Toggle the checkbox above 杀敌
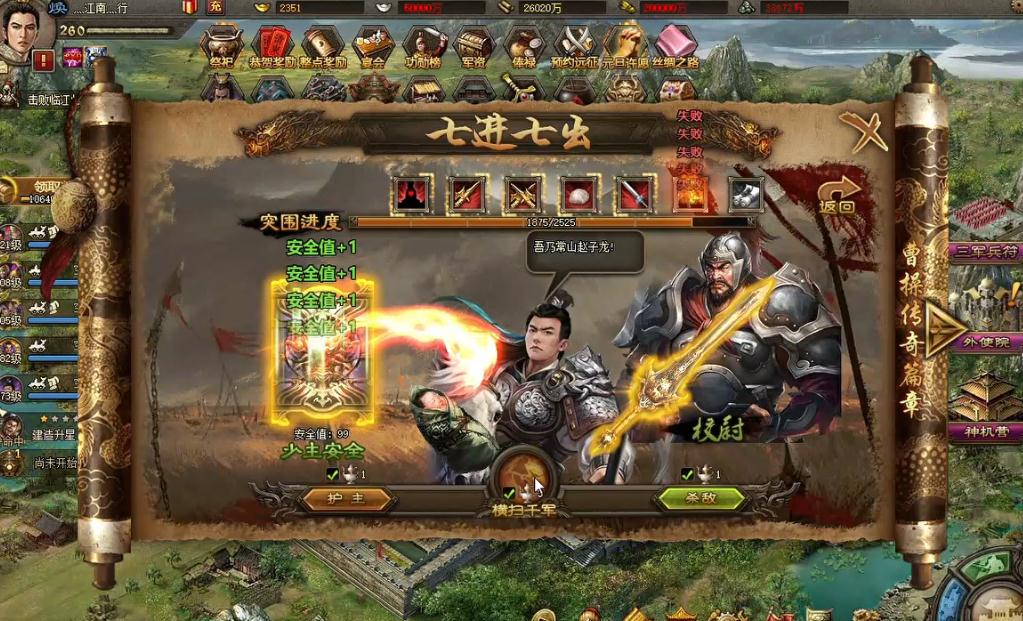 click(686, 474)
